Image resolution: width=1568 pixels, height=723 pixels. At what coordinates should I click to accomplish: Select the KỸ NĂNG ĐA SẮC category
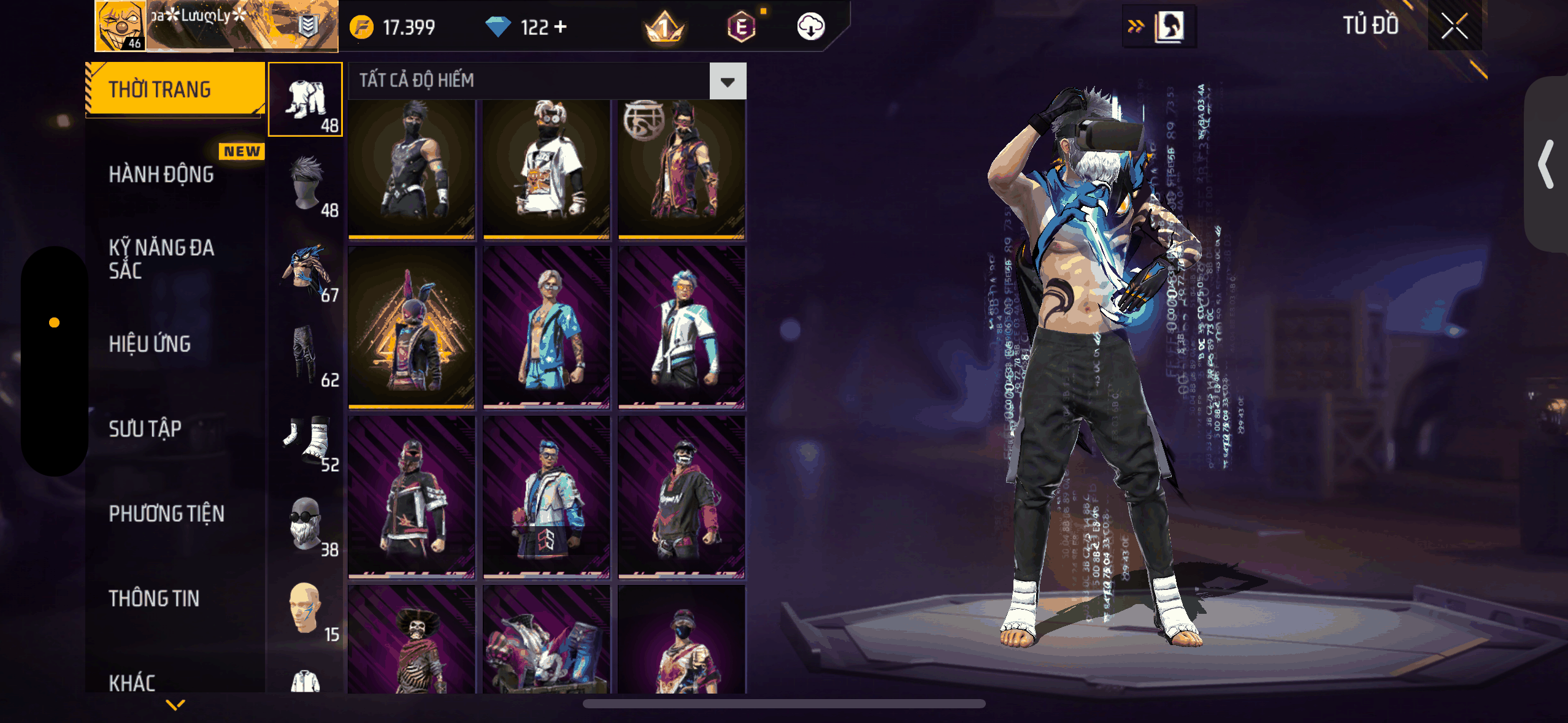(x=161, y=259)
